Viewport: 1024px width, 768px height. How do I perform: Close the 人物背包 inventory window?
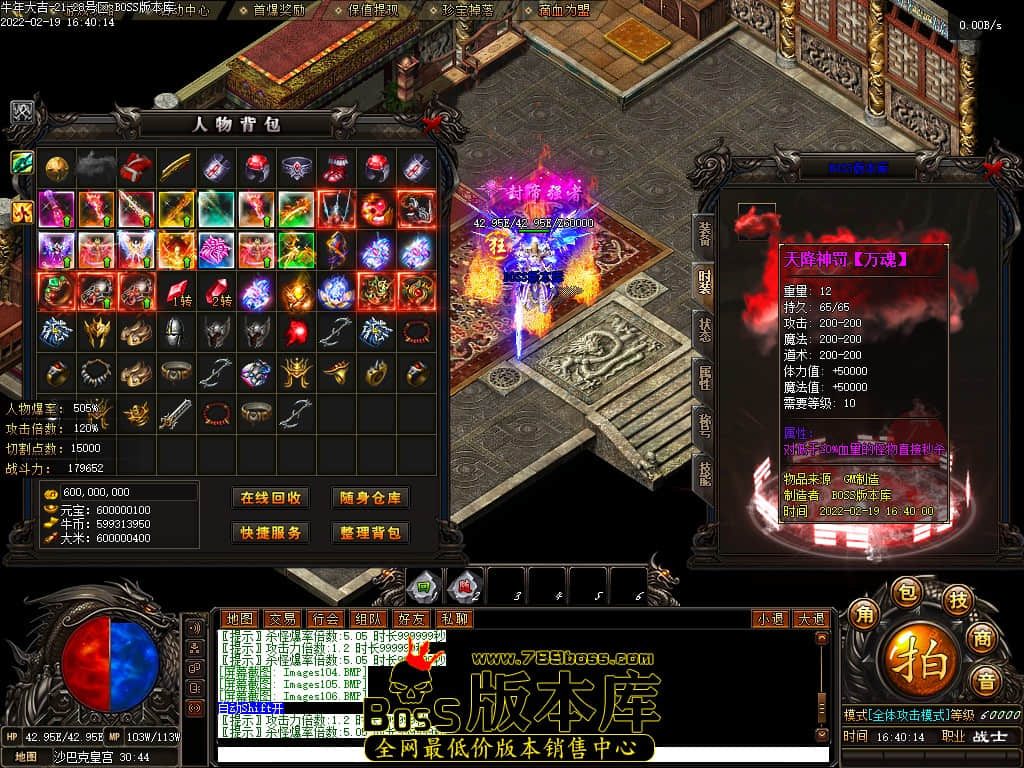[x=432, y=122]
